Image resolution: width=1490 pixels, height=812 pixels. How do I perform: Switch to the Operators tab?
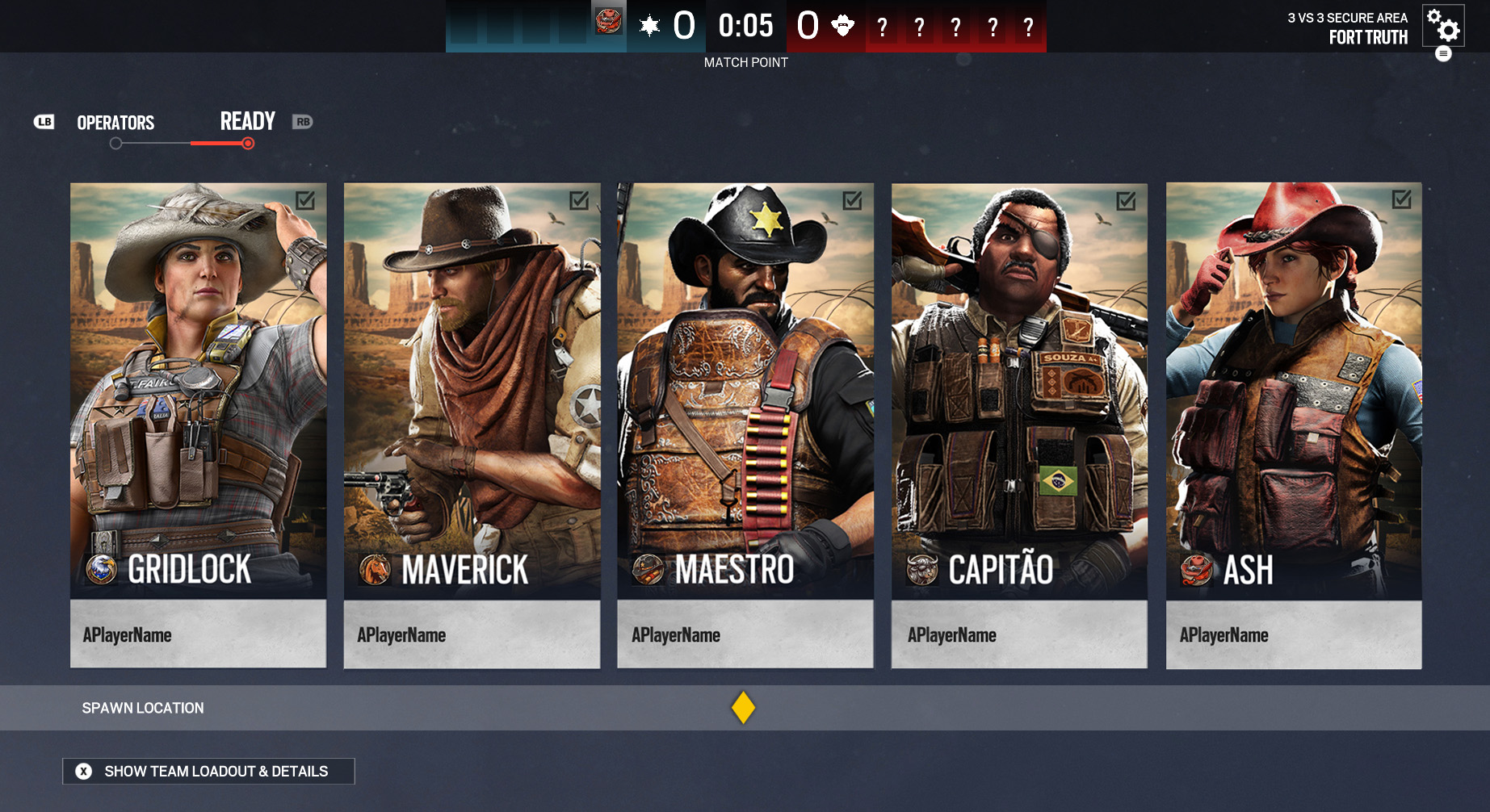pos(115,123)
